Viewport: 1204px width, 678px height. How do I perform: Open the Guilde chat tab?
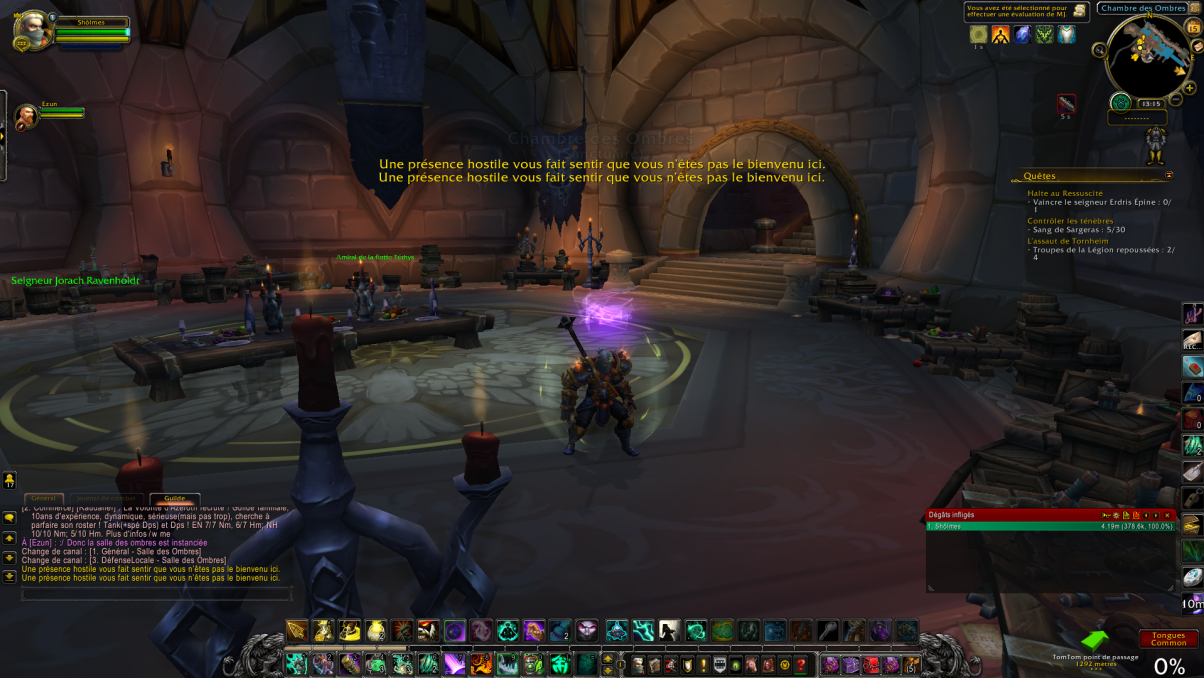pyautogui.click(x=175, y=498)
